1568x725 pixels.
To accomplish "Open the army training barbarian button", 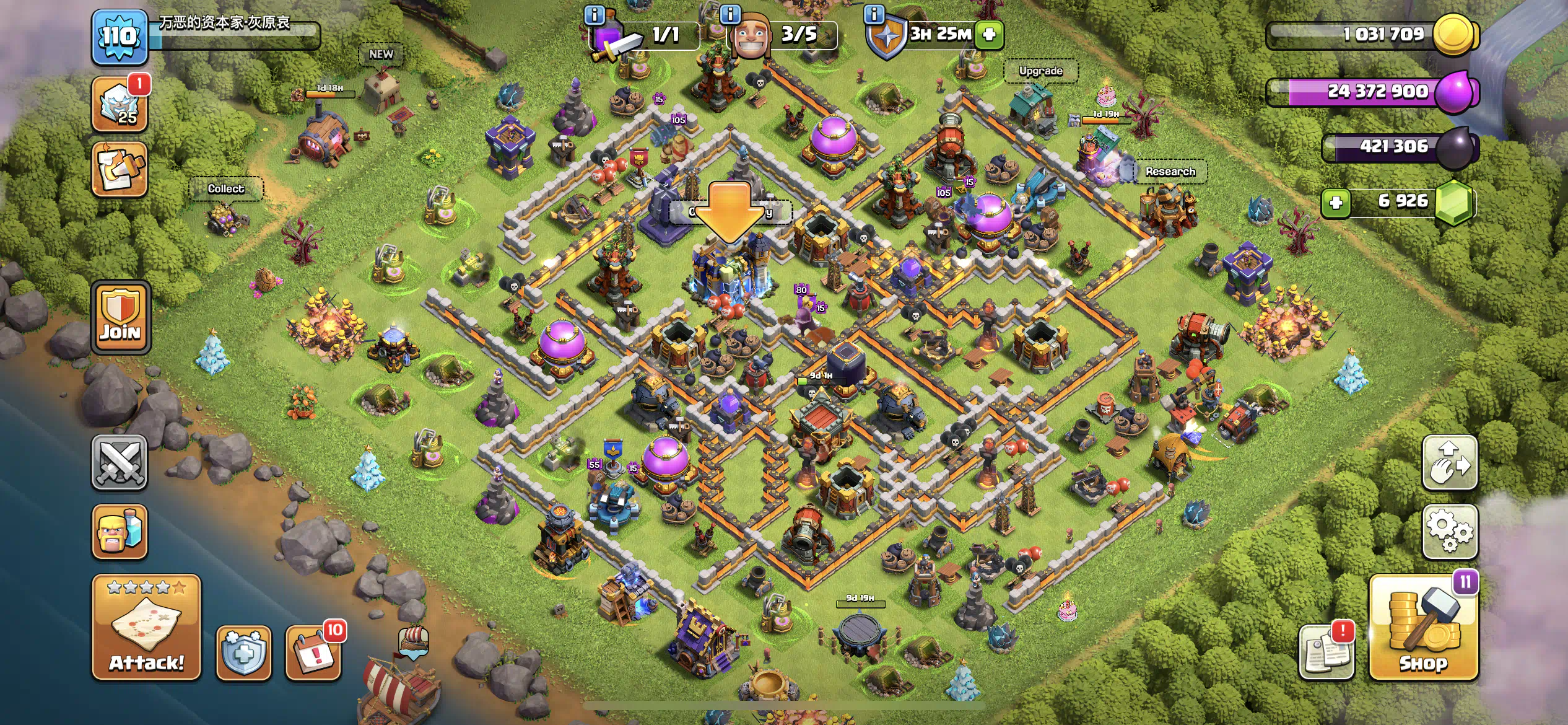I will coord(120,531).
